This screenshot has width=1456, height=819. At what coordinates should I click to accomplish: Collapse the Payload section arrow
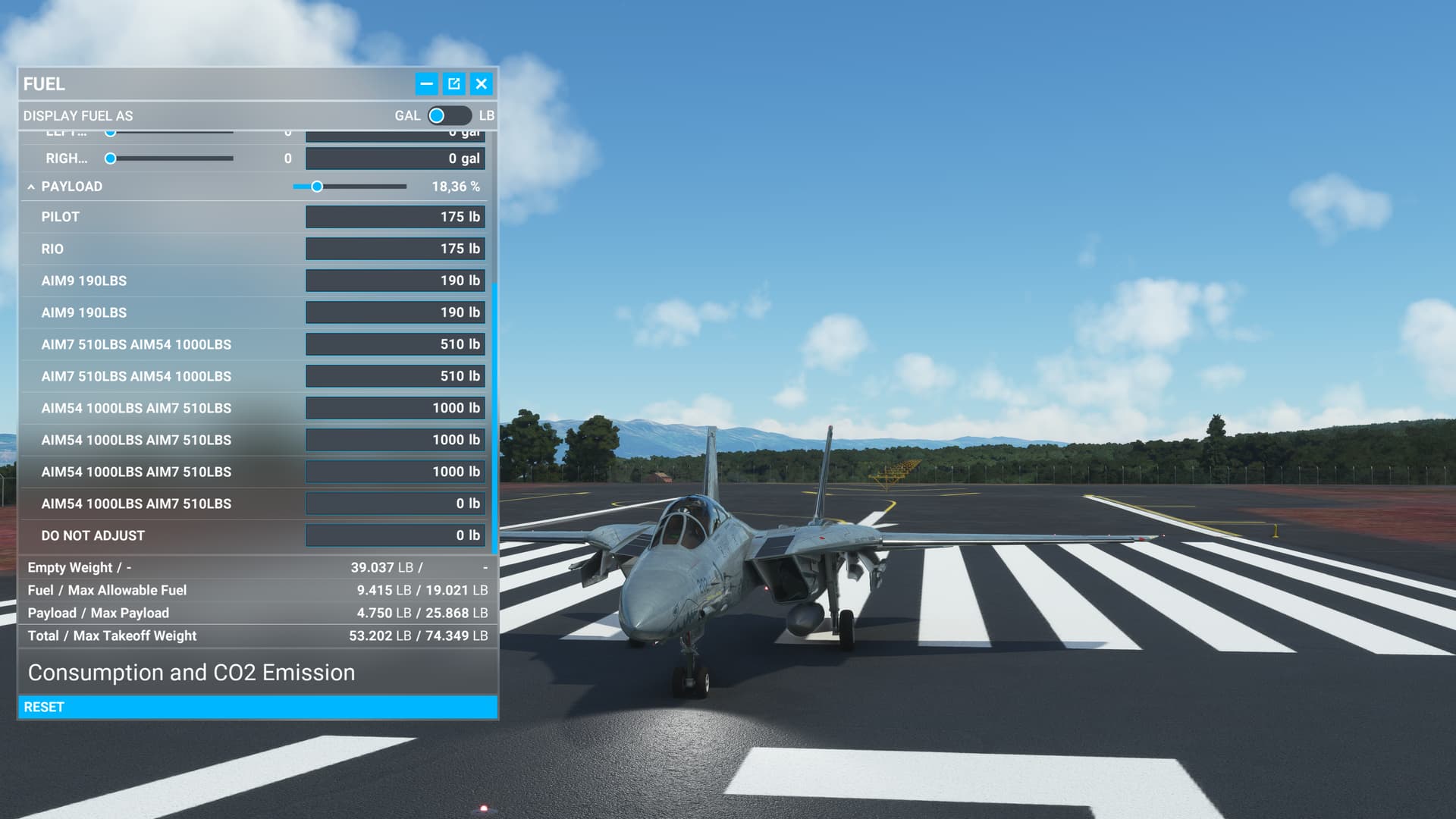[31, 187]
